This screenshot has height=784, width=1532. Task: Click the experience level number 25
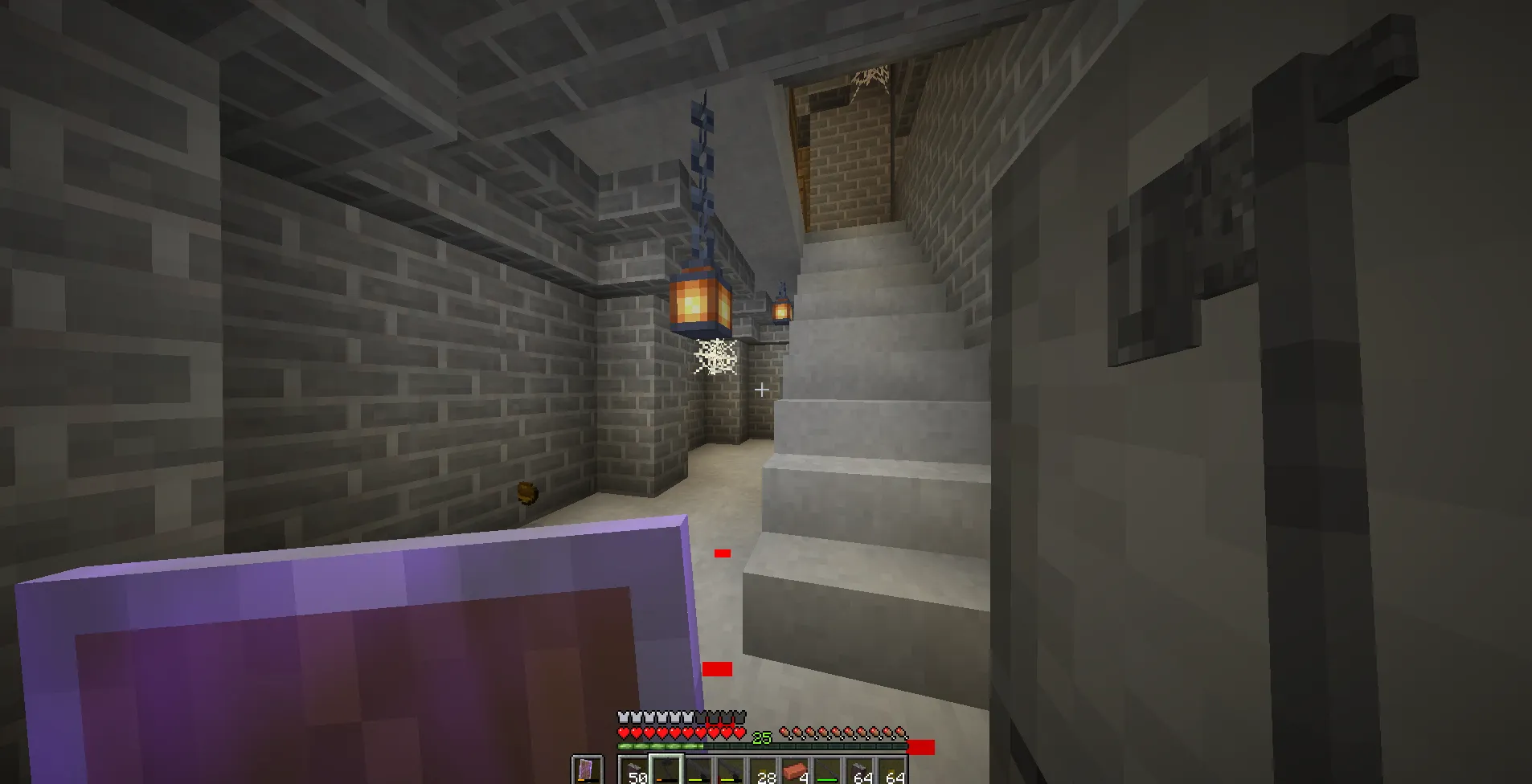coord(762,737)
